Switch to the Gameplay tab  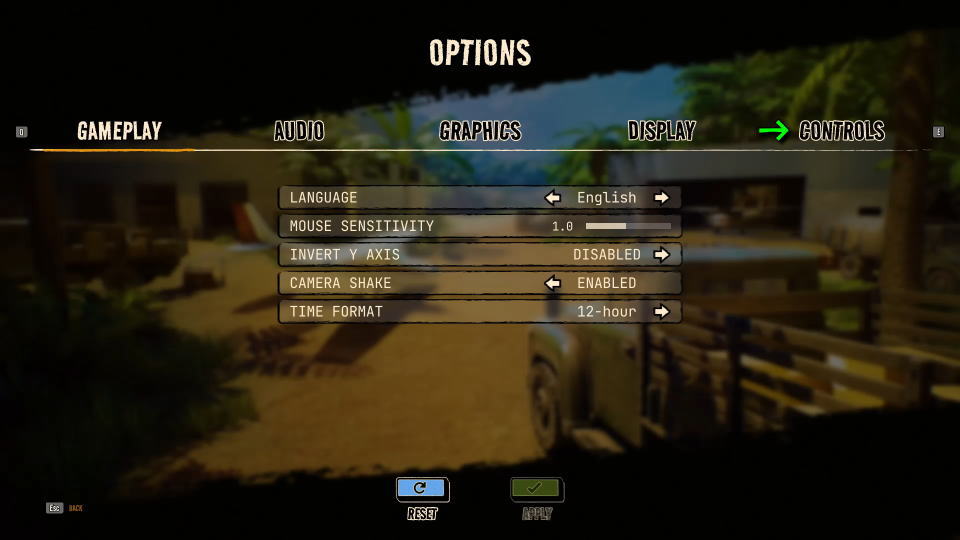119,131
